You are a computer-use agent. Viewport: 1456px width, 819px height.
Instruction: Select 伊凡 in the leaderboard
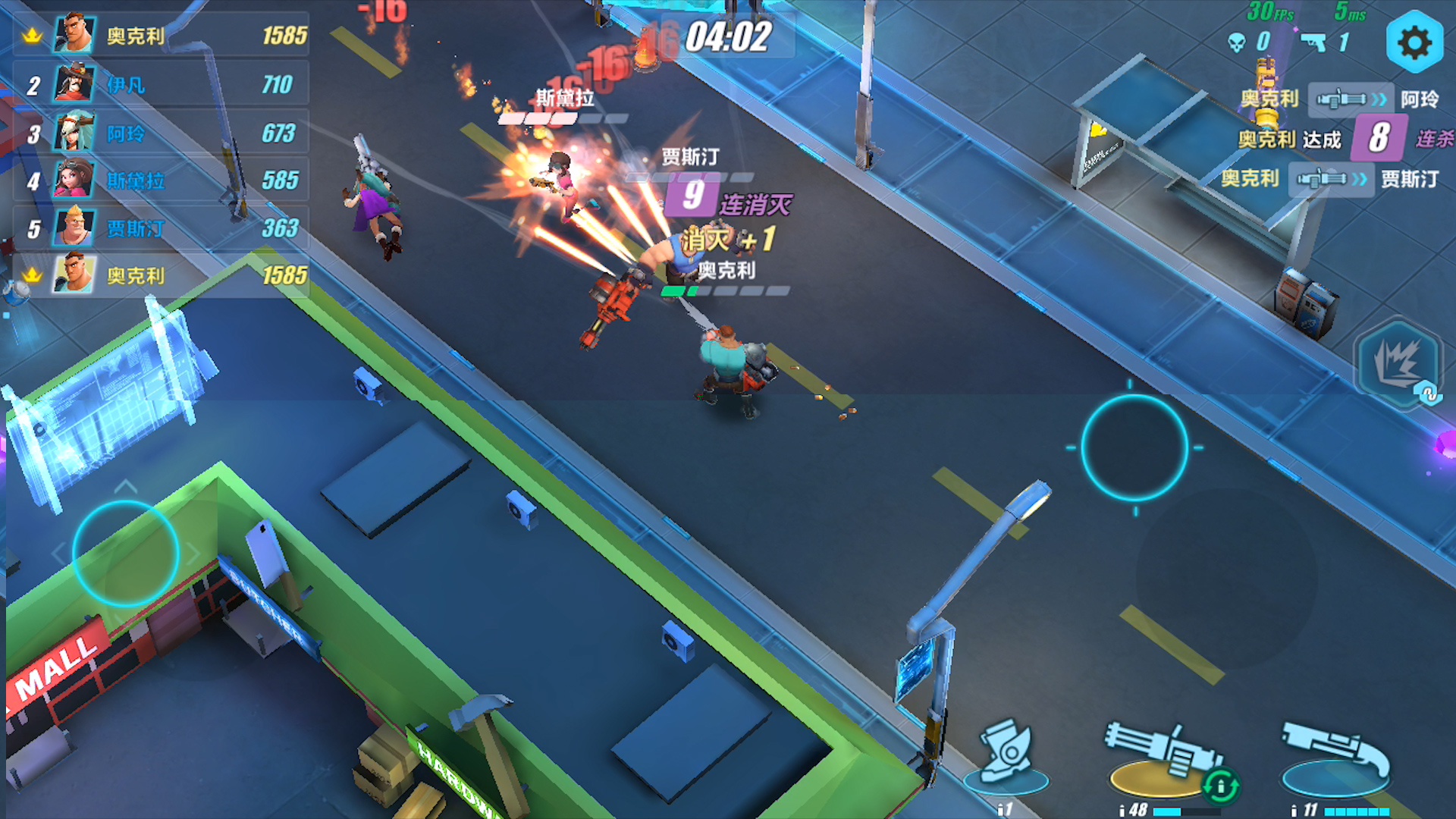point(161,85)
